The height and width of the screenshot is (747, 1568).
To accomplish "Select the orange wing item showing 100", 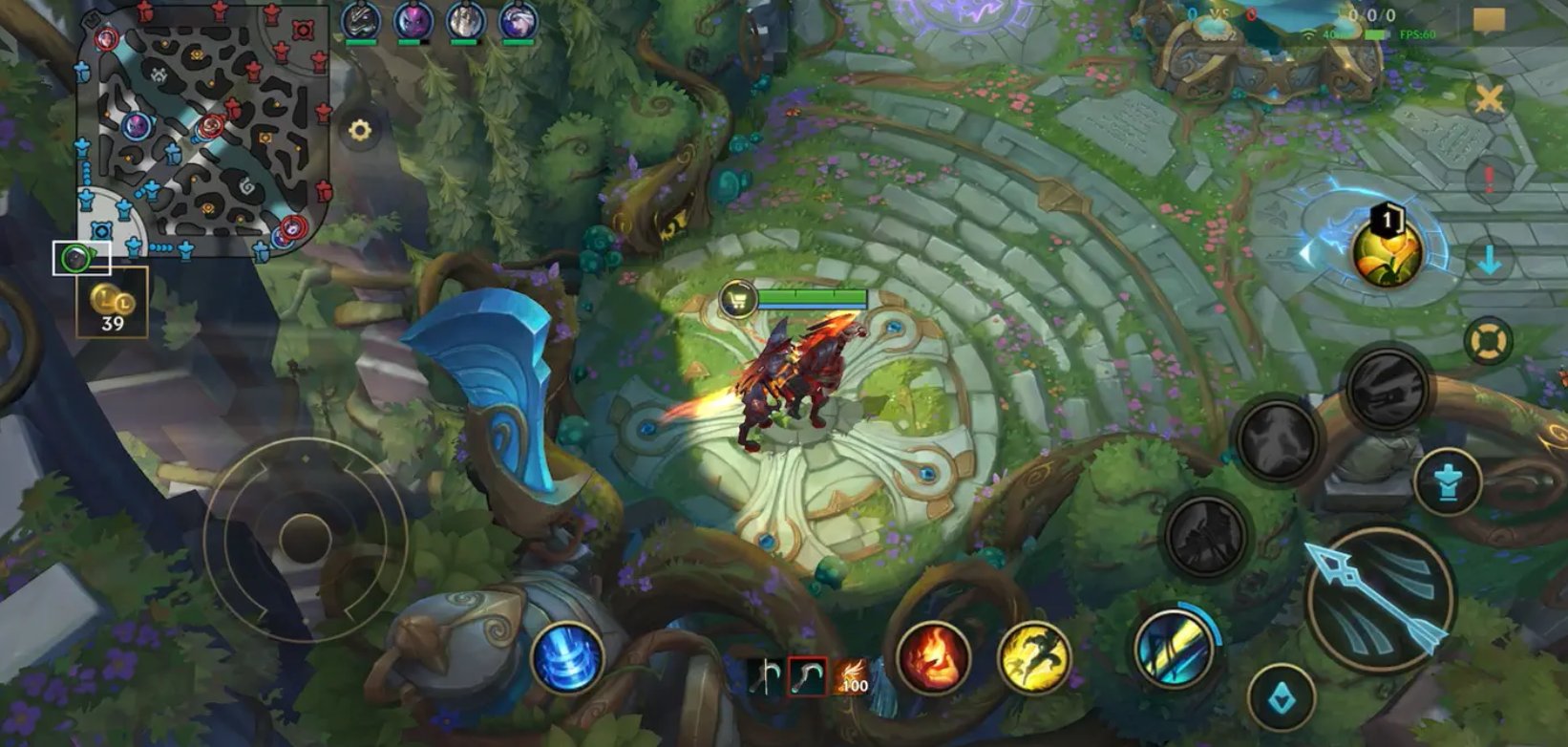I will click(852, 677).
